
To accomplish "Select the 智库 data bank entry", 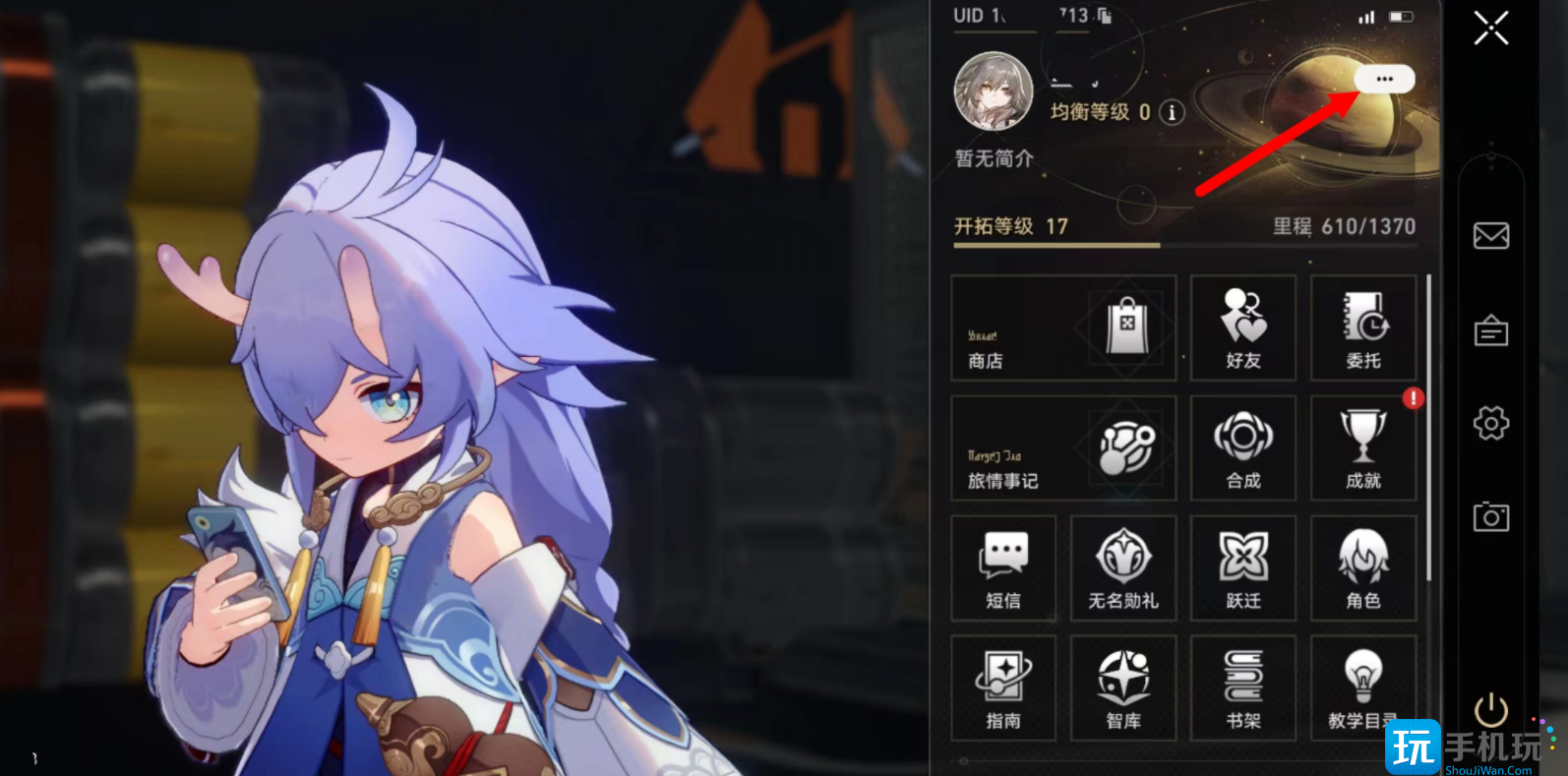I will point(1122,687).
